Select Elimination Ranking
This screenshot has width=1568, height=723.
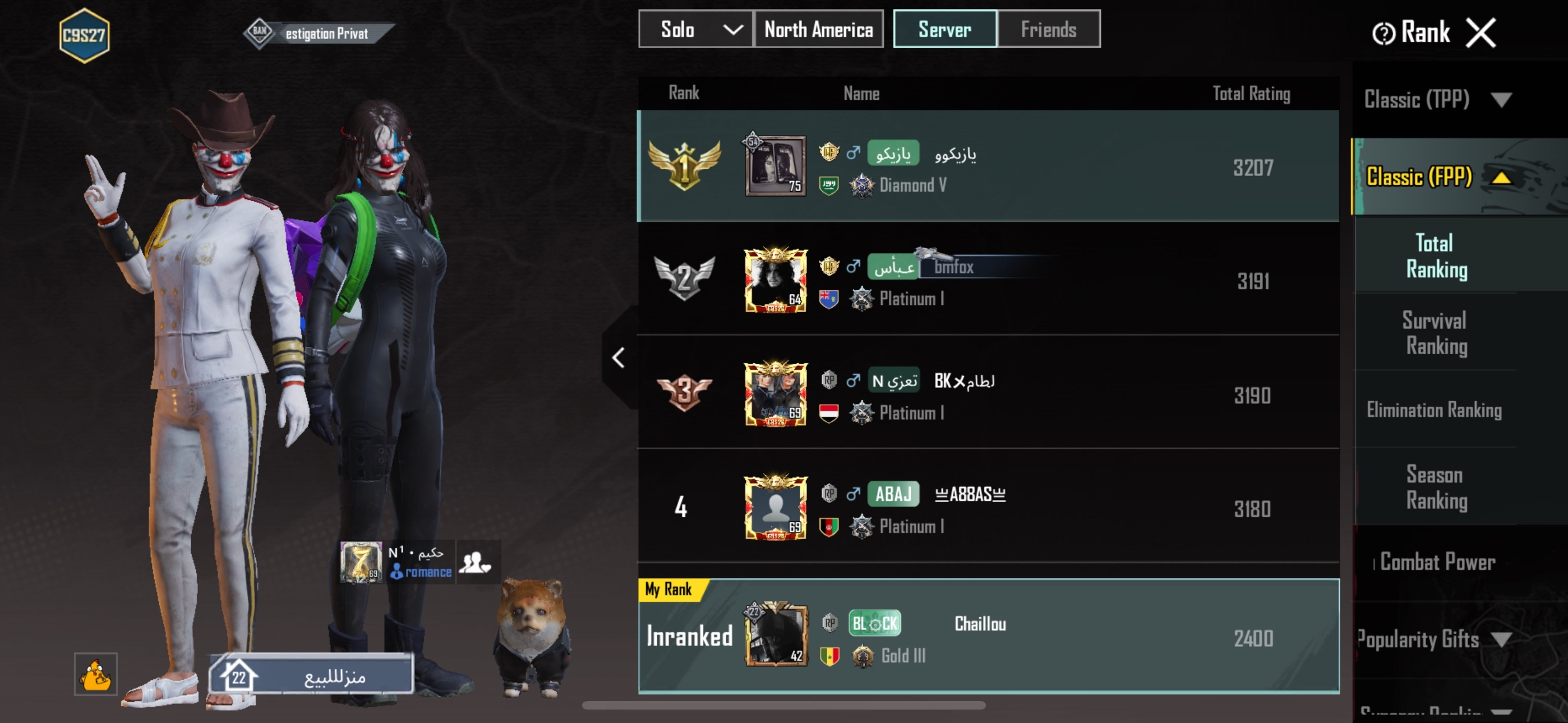click(x=1434, y=410)
